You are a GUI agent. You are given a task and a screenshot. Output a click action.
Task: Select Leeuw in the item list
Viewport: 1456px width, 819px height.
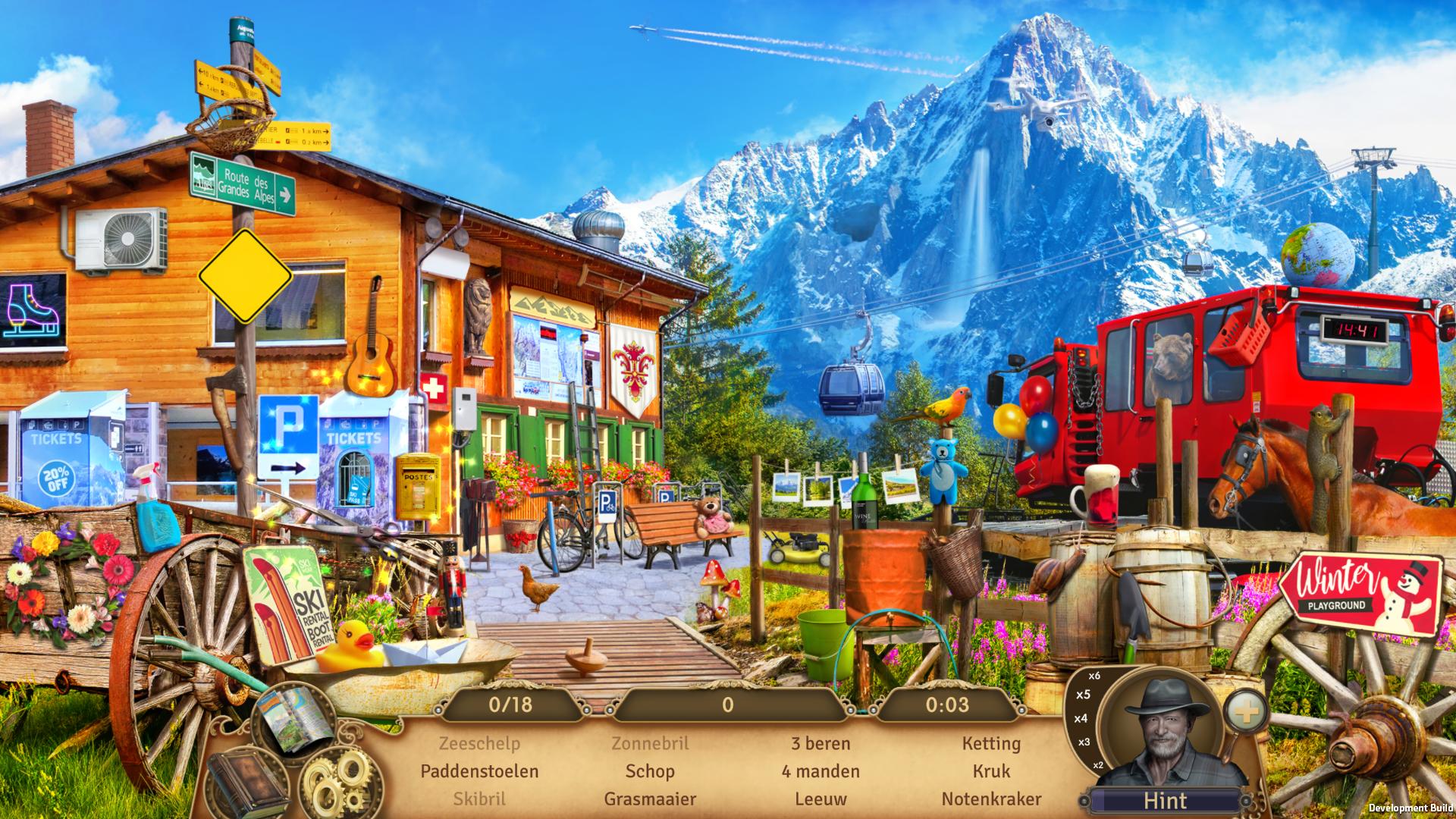[821, 799]
